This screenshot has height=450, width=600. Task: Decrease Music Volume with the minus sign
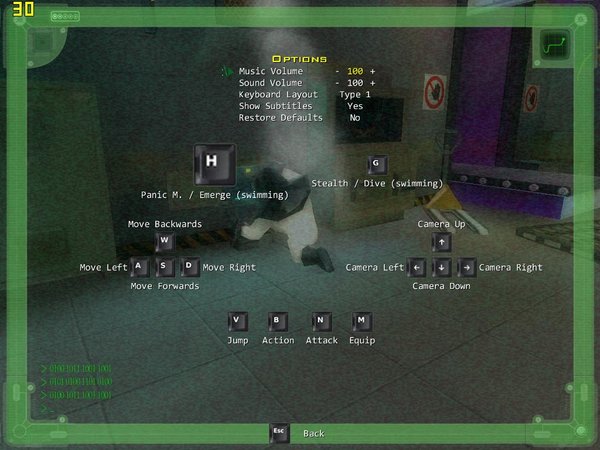(338, 72)
